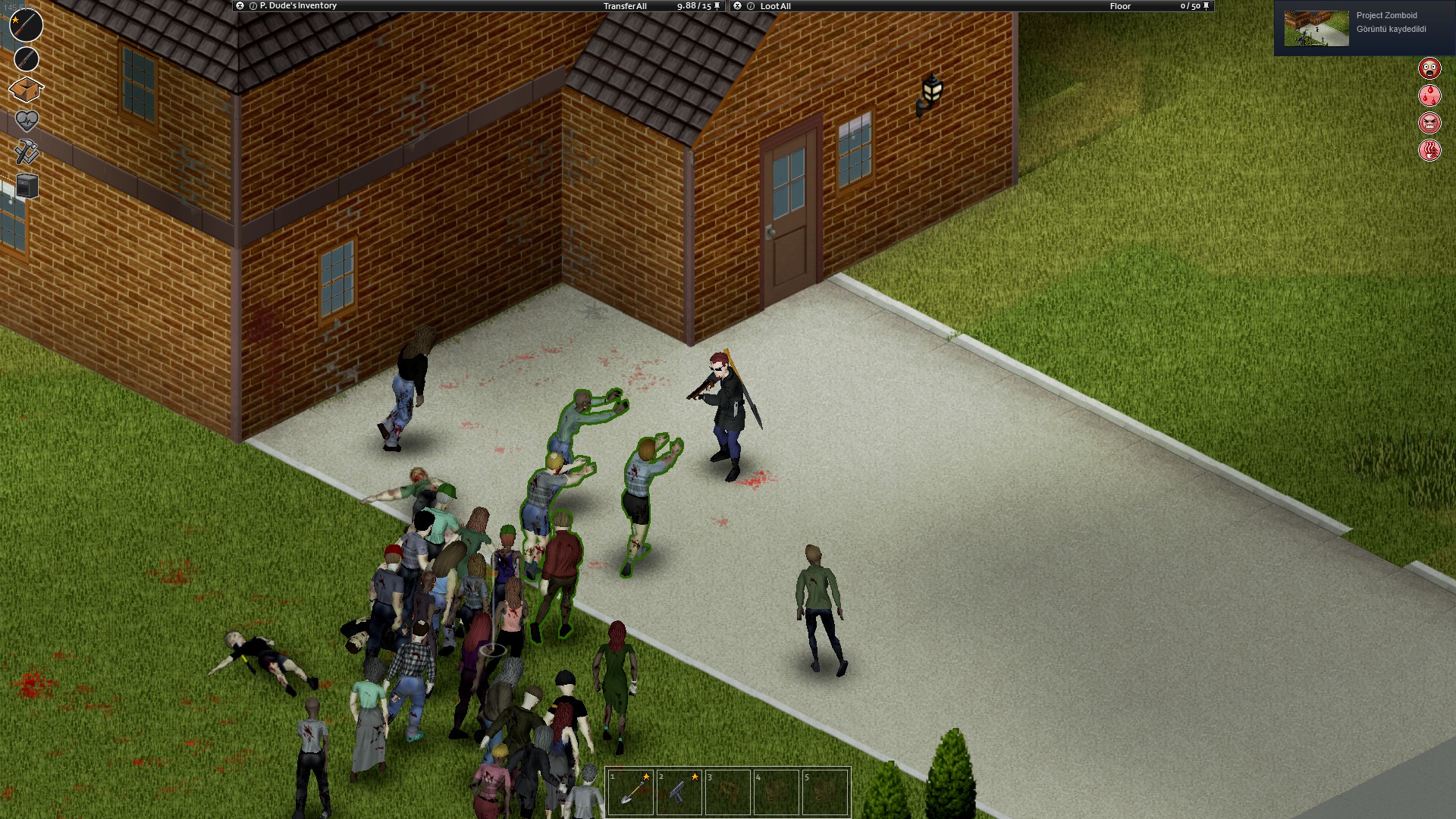Click the bleeding blood-drop moodle
This screenshot has width=1456, height=819.
pyautogui.click(x=1429, y=97)
